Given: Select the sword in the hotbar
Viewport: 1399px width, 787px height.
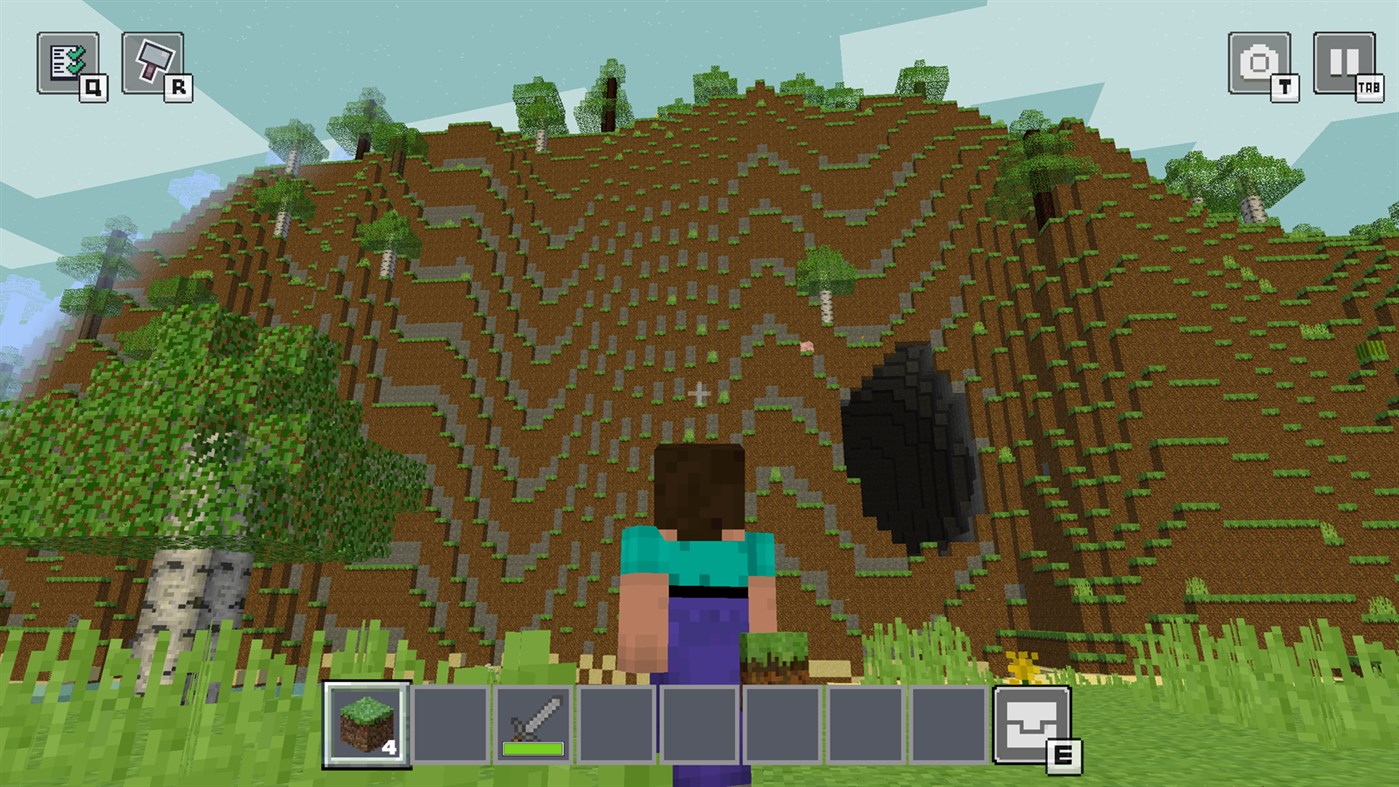Looking at the screenshot, I should 533,720.
